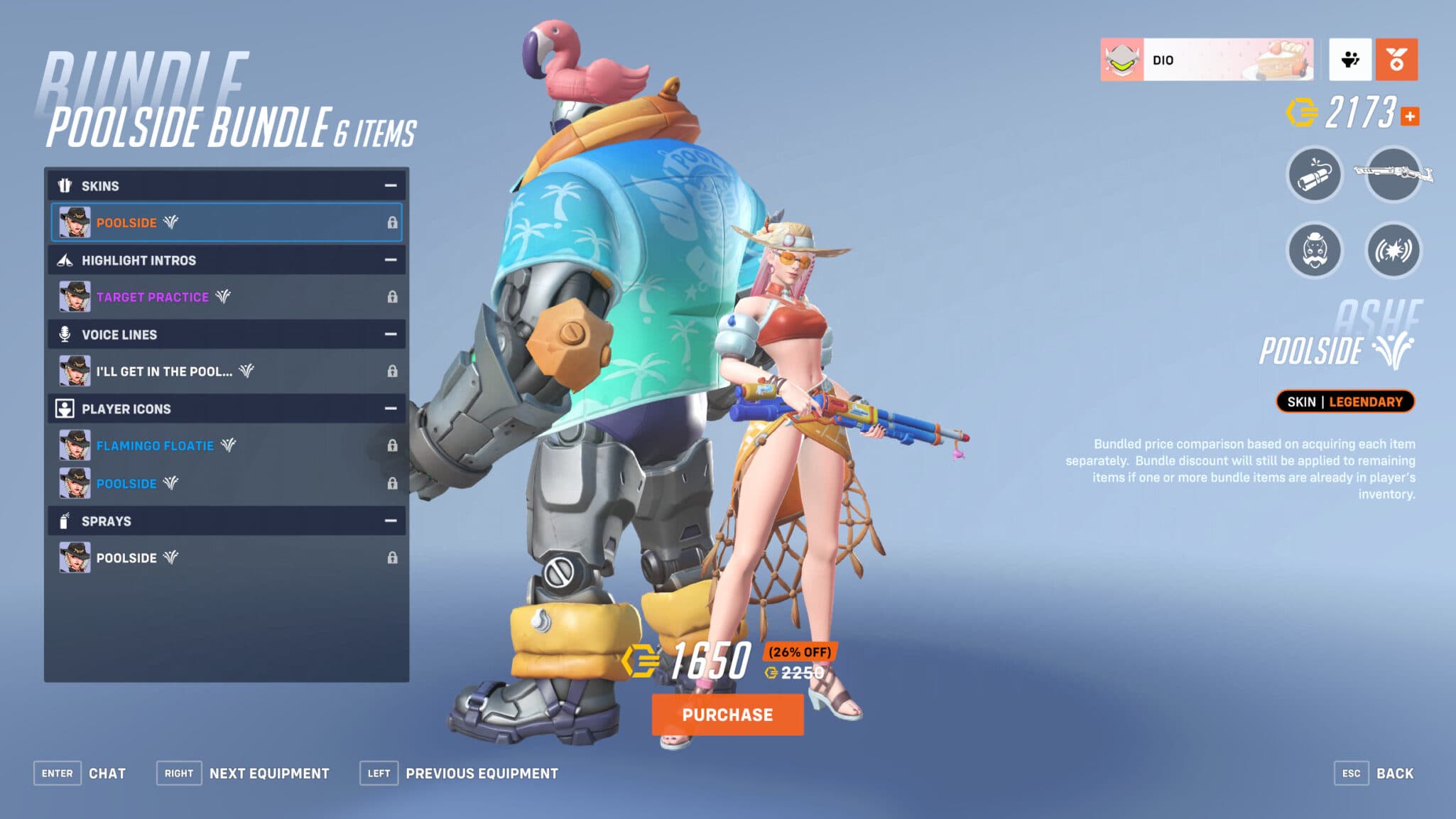Collapse the Skins section

click(x=389, y=185)
